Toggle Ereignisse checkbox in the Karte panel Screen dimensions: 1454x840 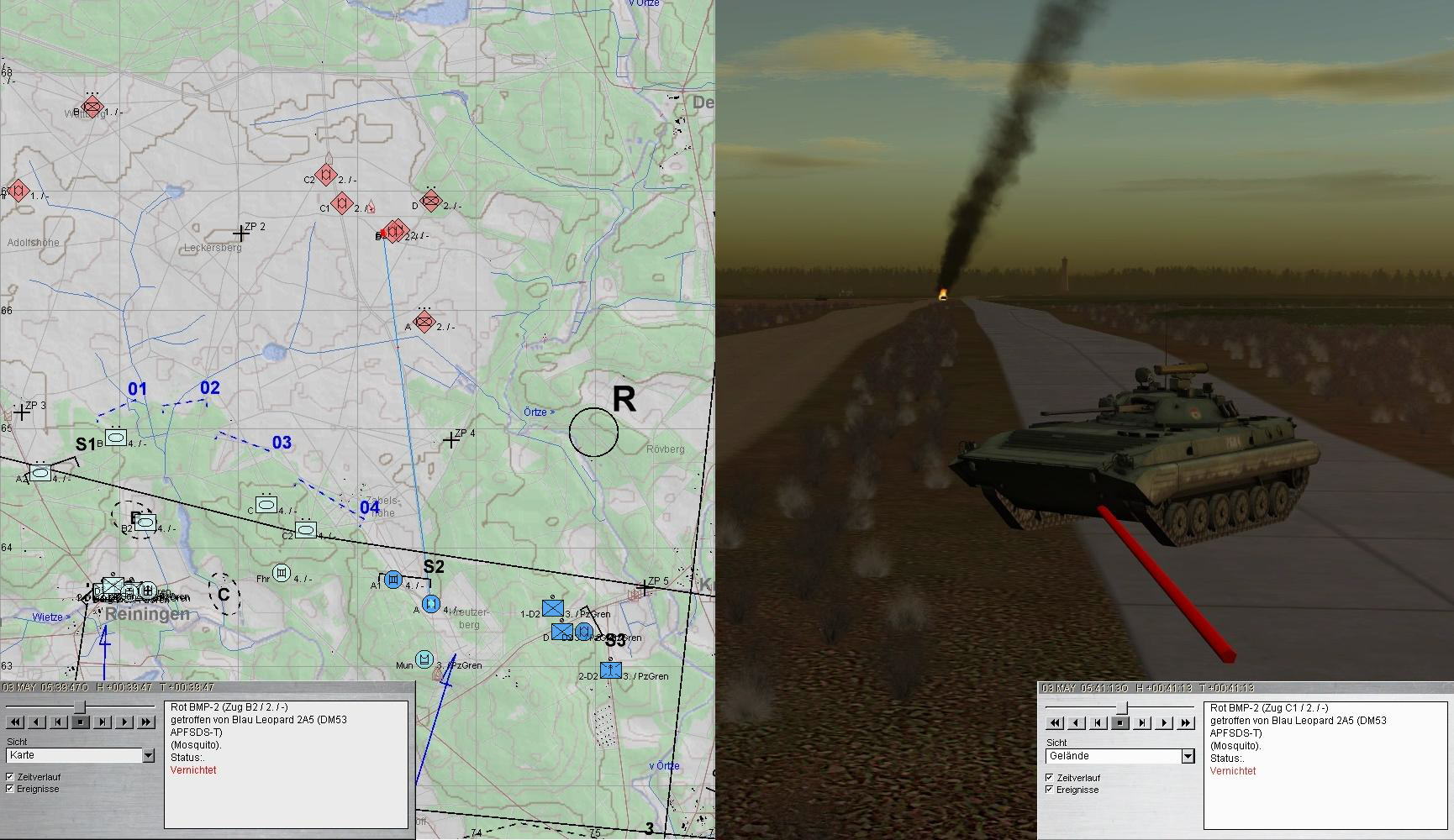coord(10,789)
